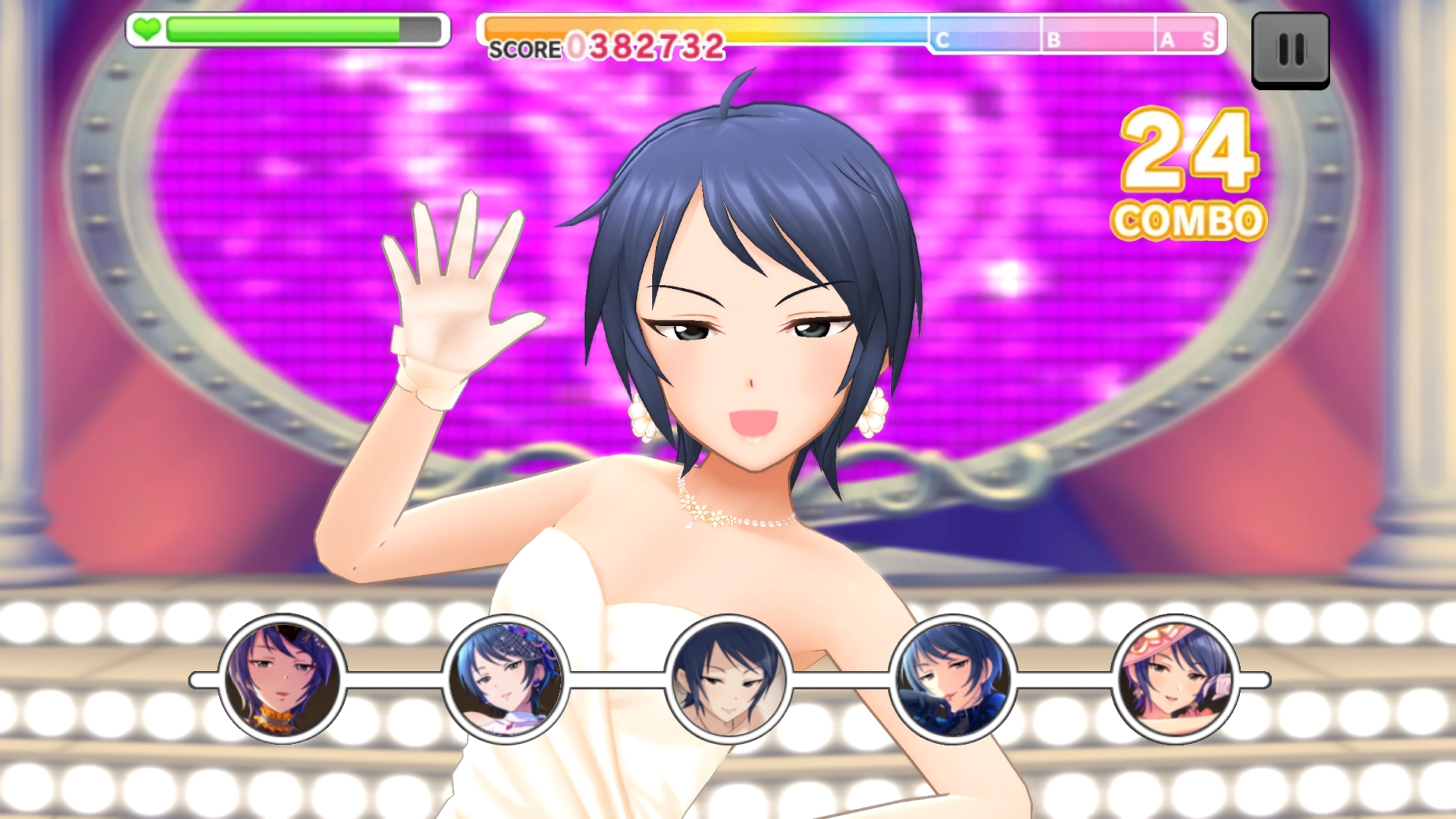Tap the center idol icon with bare shoulders
Image resolution: width=1456 pixels, height=819 pixels.
tap(729, 679)
